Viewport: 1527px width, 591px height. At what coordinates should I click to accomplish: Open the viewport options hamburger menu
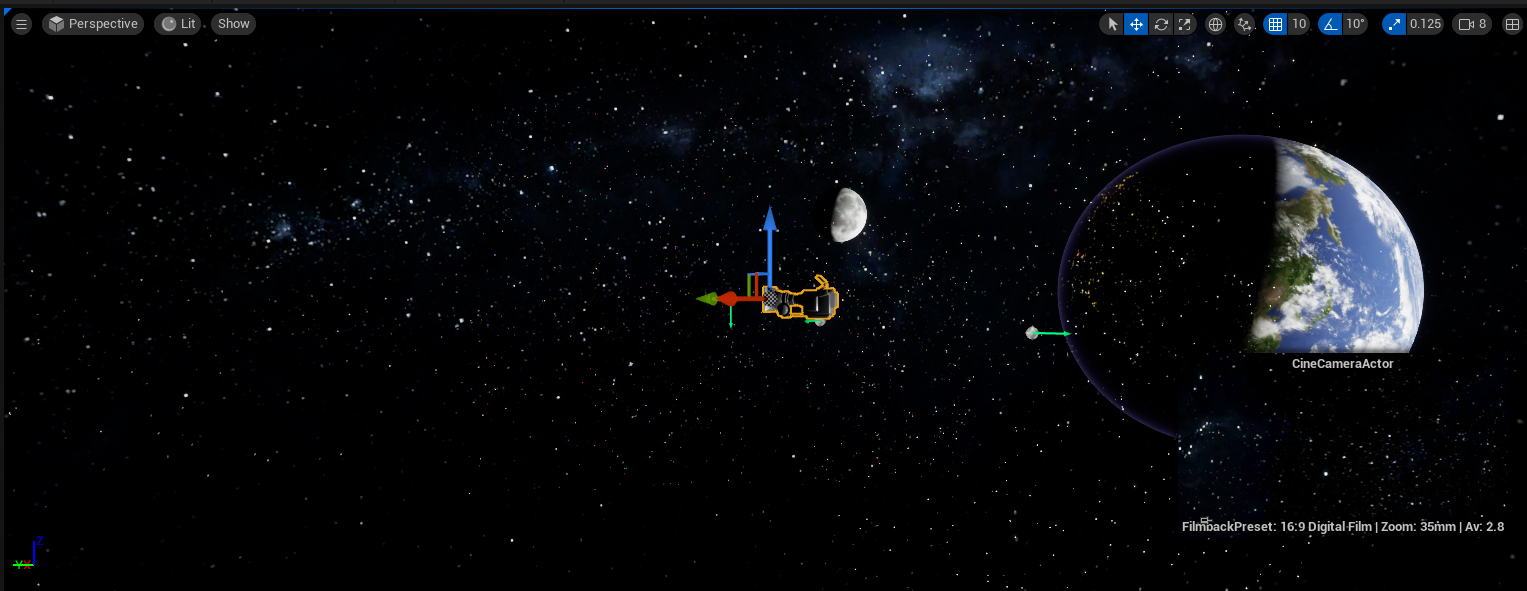pos(21,24)
